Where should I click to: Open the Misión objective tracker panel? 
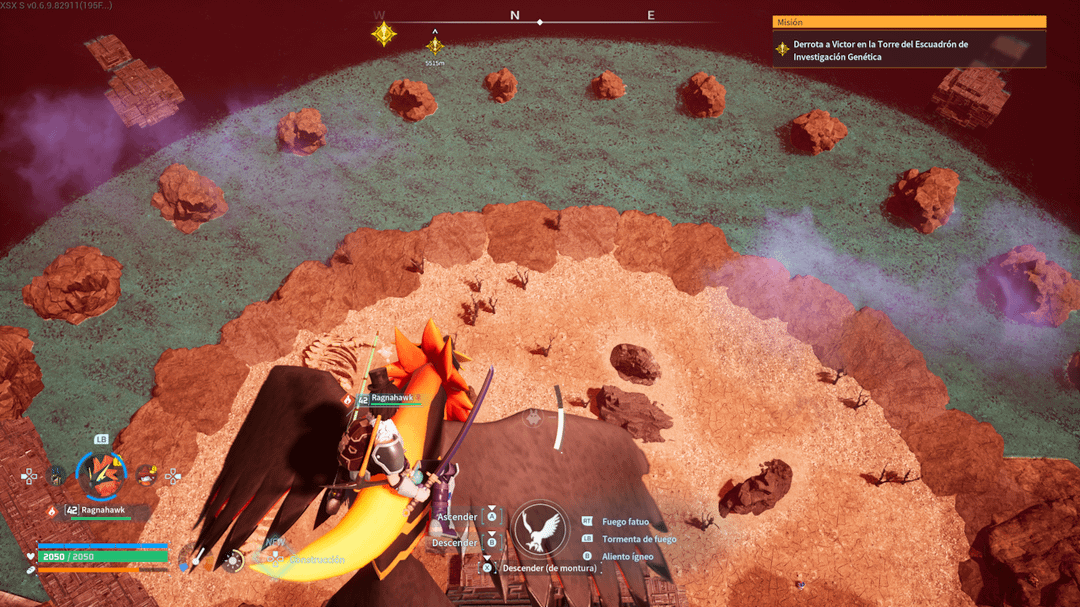[x=909, y=22]
